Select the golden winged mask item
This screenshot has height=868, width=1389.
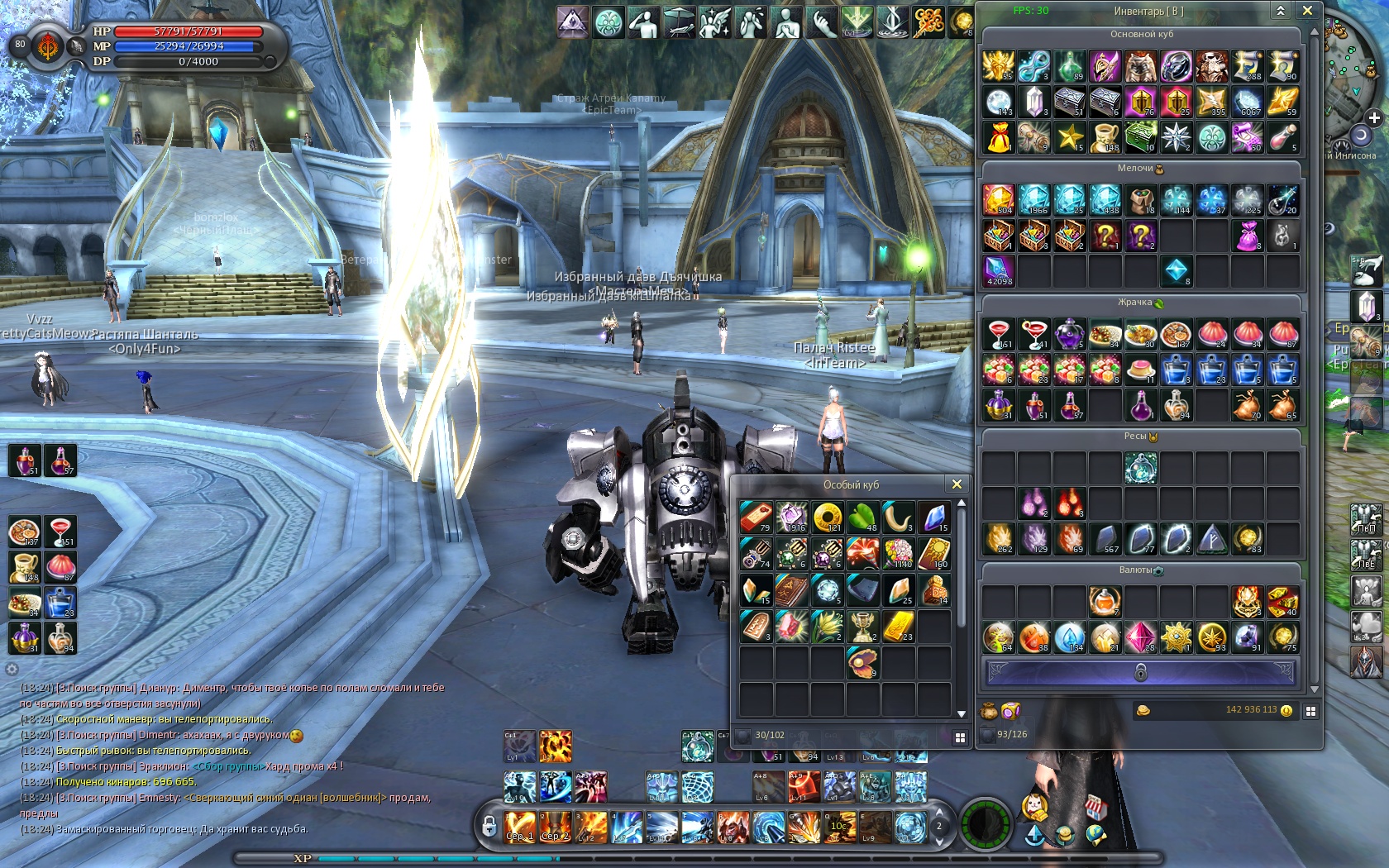point(998,66)
